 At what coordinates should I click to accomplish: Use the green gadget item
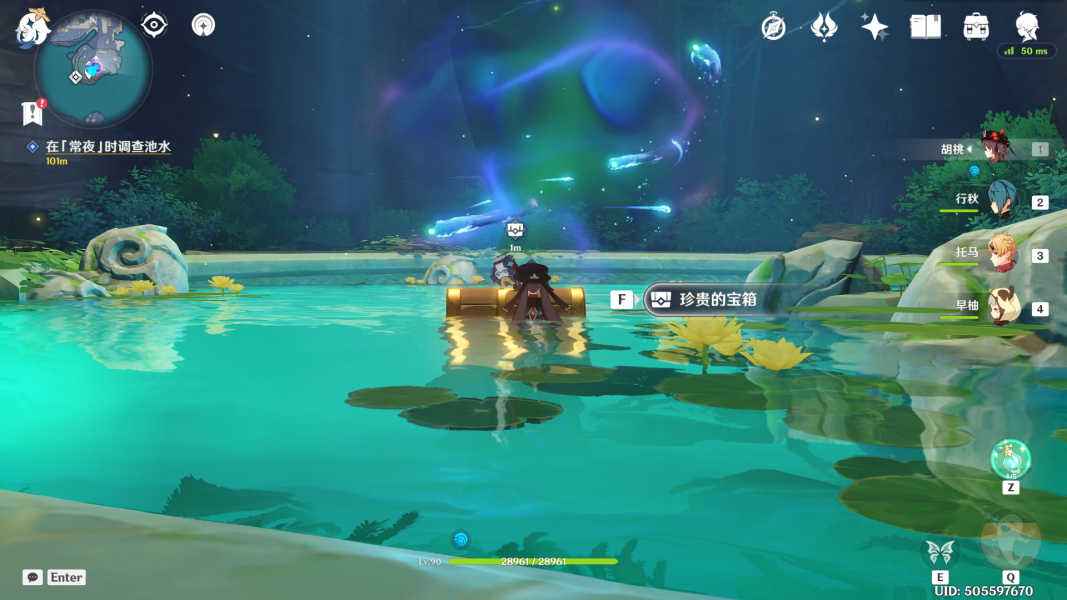pyautogui.click(x=1010, y=460)
